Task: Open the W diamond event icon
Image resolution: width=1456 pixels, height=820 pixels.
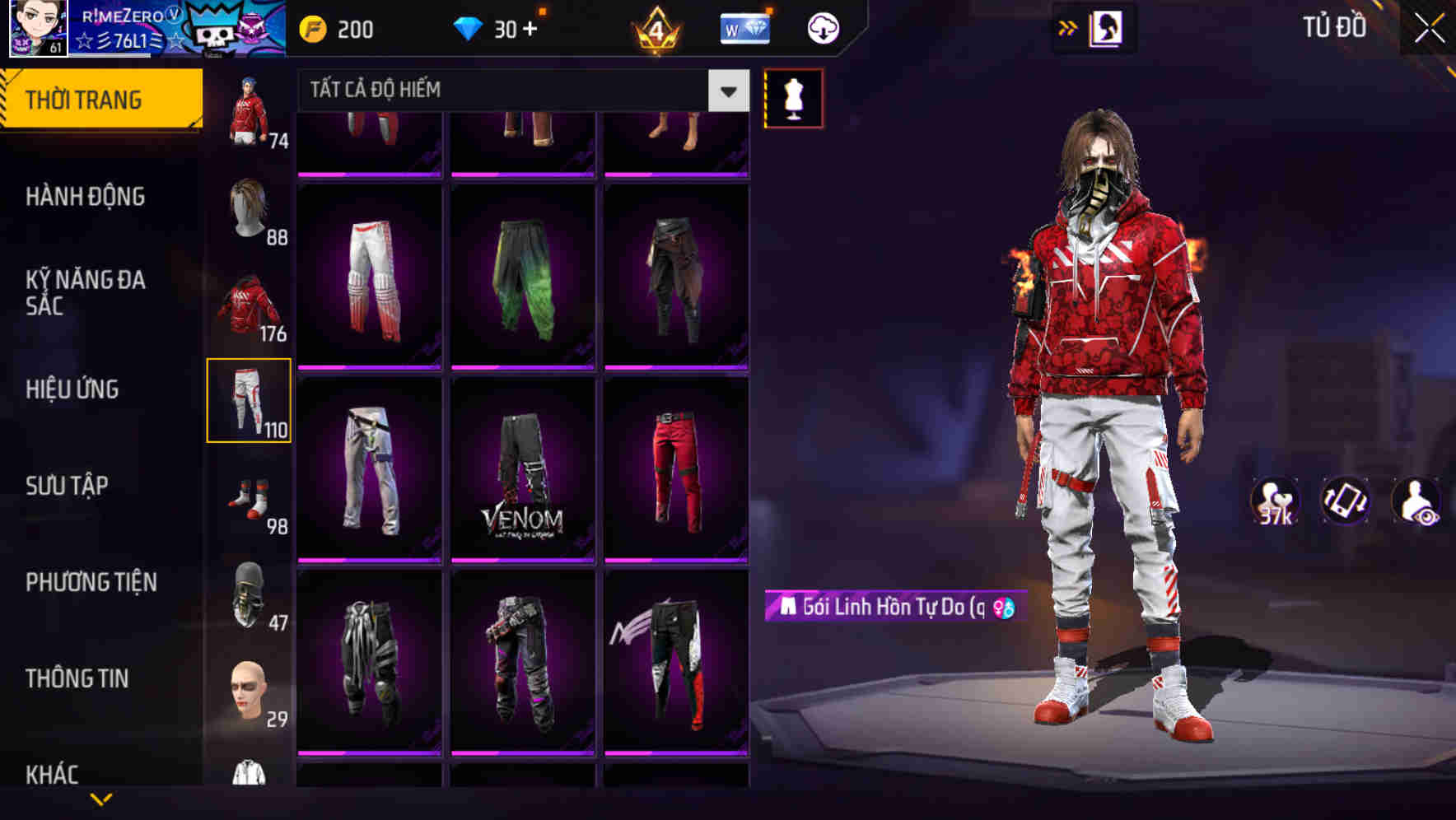Action: [744, 27]
